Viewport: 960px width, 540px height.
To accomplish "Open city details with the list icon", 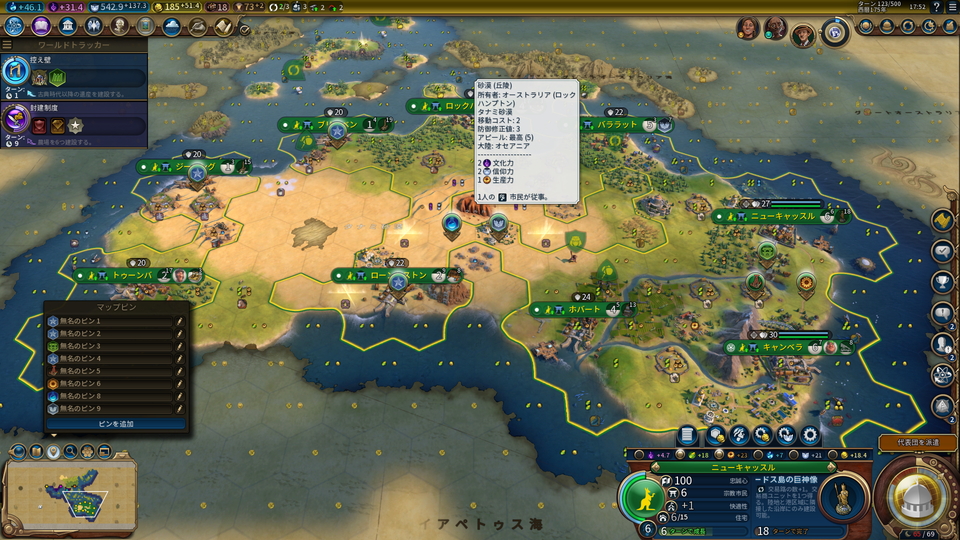I will (687, 435).
